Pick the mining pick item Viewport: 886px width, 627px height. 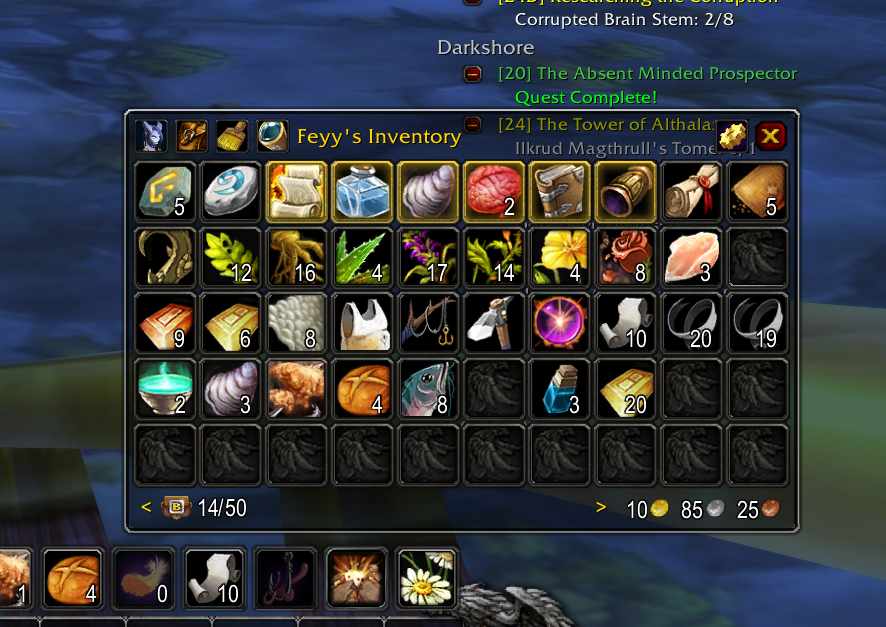(493, 323)
